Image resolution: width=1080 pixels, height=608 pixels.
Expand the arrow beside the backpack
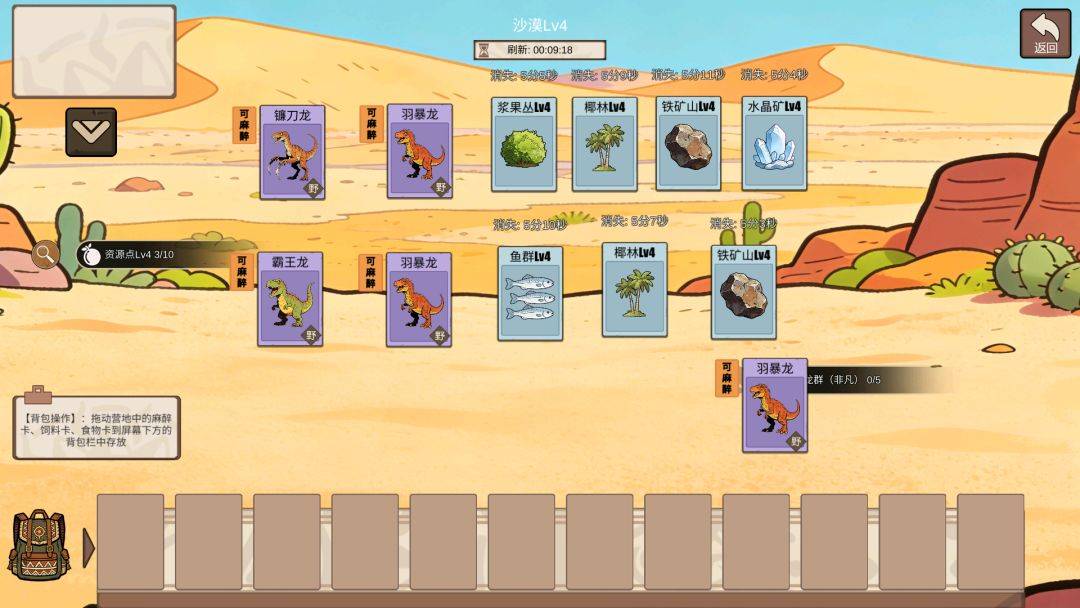pos(88,547)
